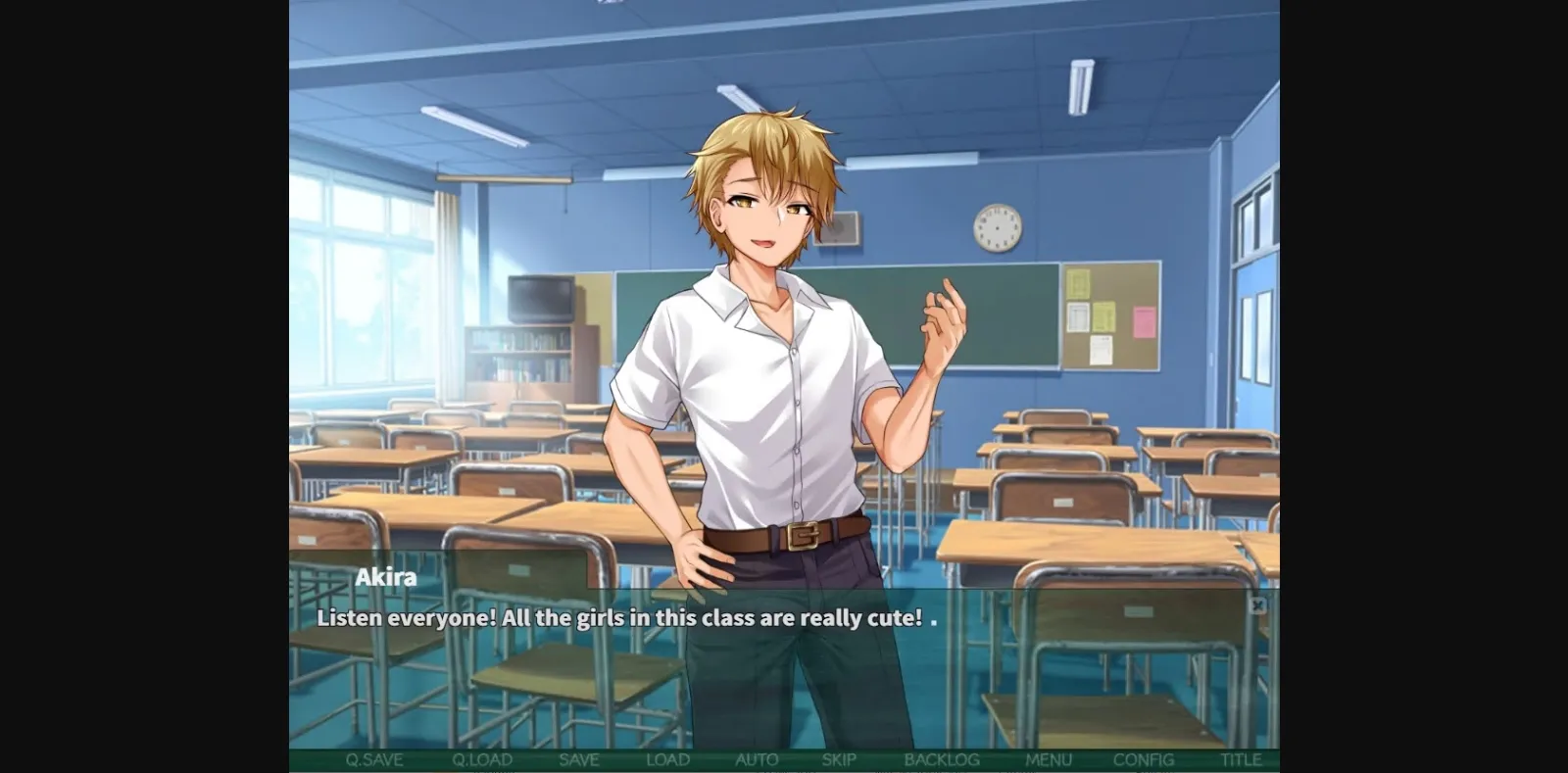This screenshot has height=773, width=1568.
Task: Click Akira's name label
Action: [x=384, y=577]
